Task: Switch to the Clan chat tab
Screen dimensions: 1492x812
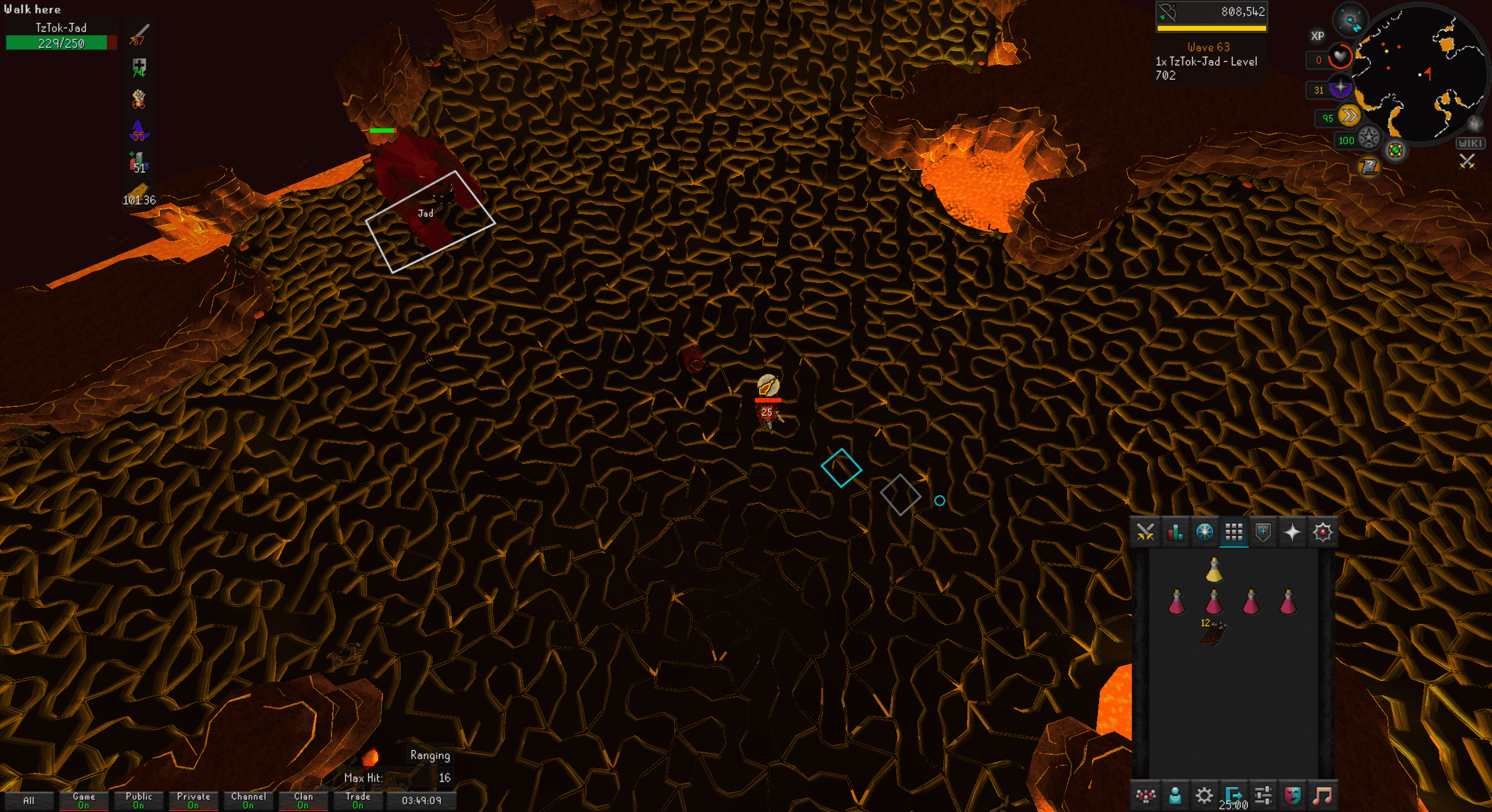Action: 303,800
